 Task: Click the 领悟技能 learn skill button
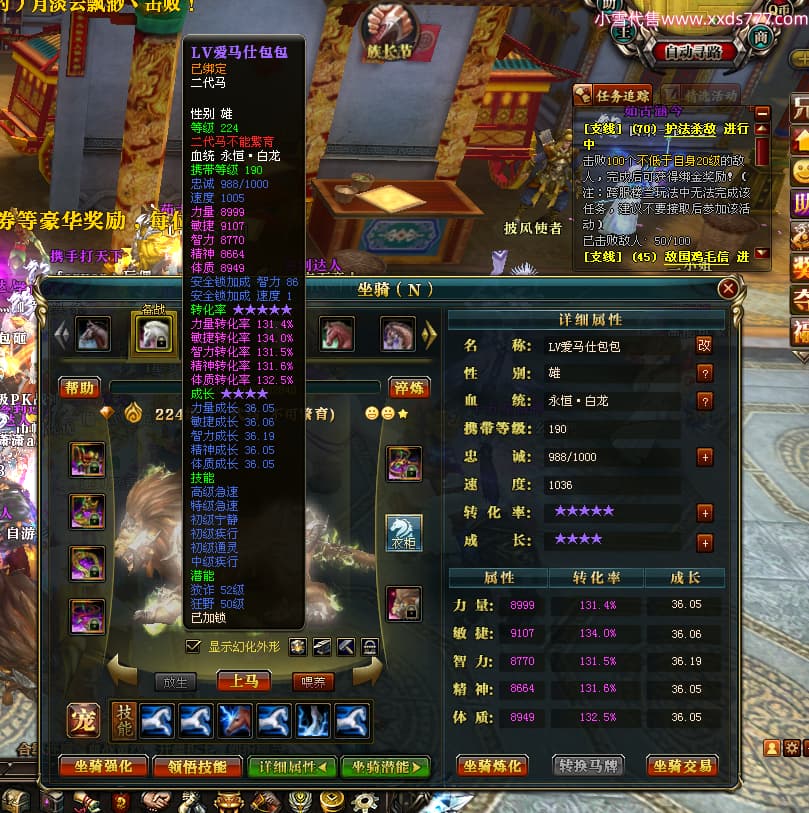[x=197, y=767]
